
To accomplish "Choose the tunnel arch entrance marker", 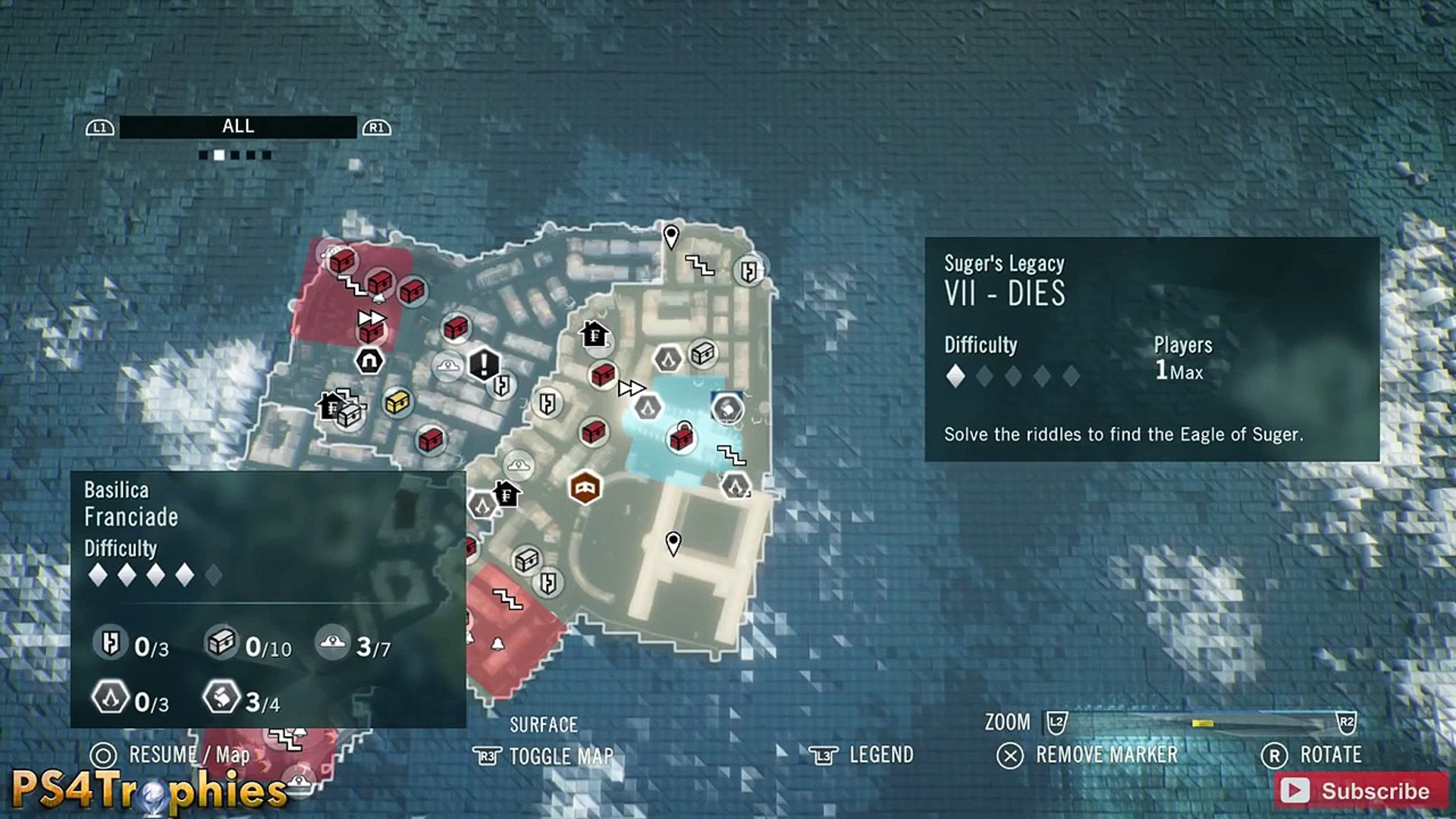I will (369, 361).
